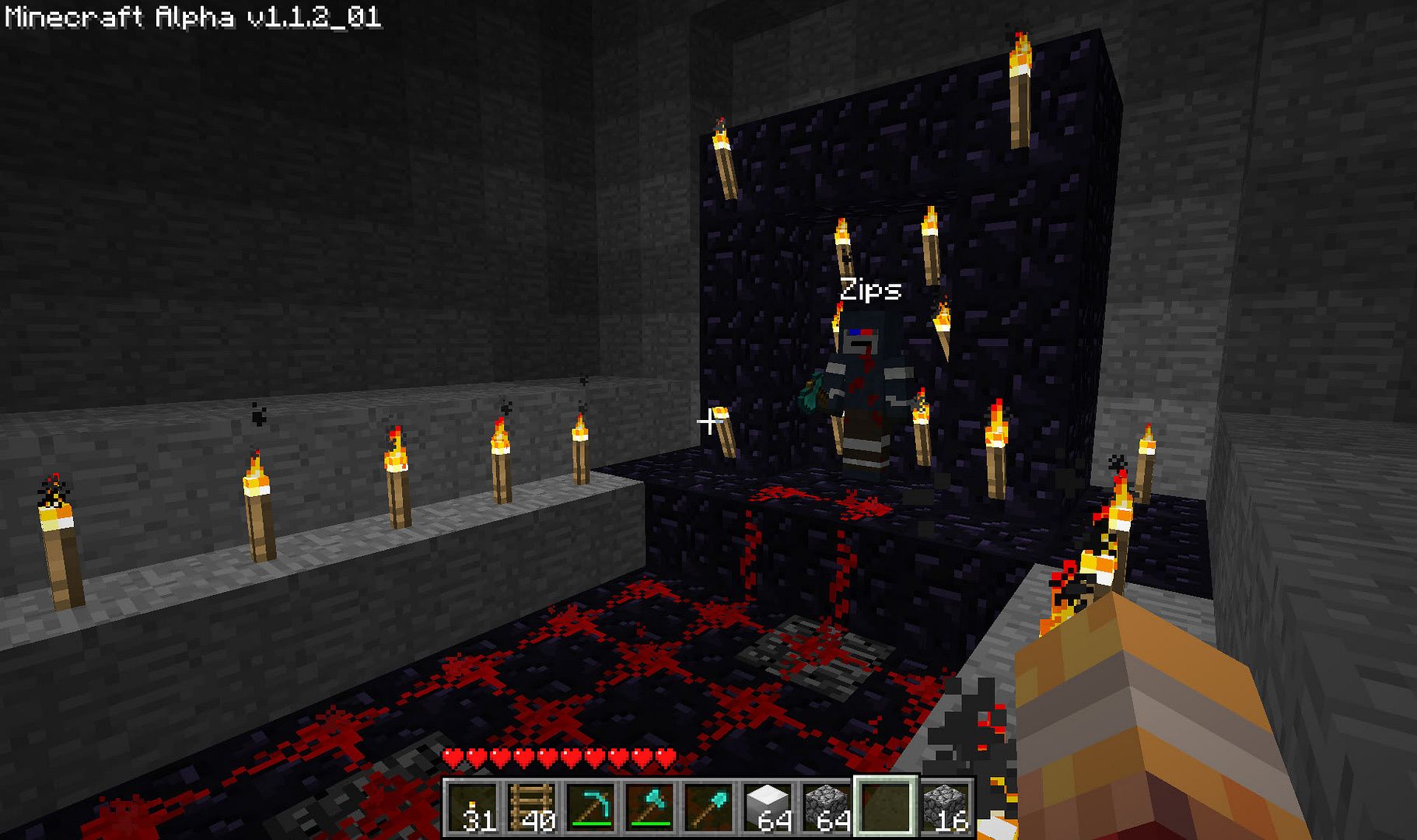Image resolution: width=1417 pixels, height=840 pixels.
Task: Click the highlighted empty hotbar slot
Action: tap(886, 807)
